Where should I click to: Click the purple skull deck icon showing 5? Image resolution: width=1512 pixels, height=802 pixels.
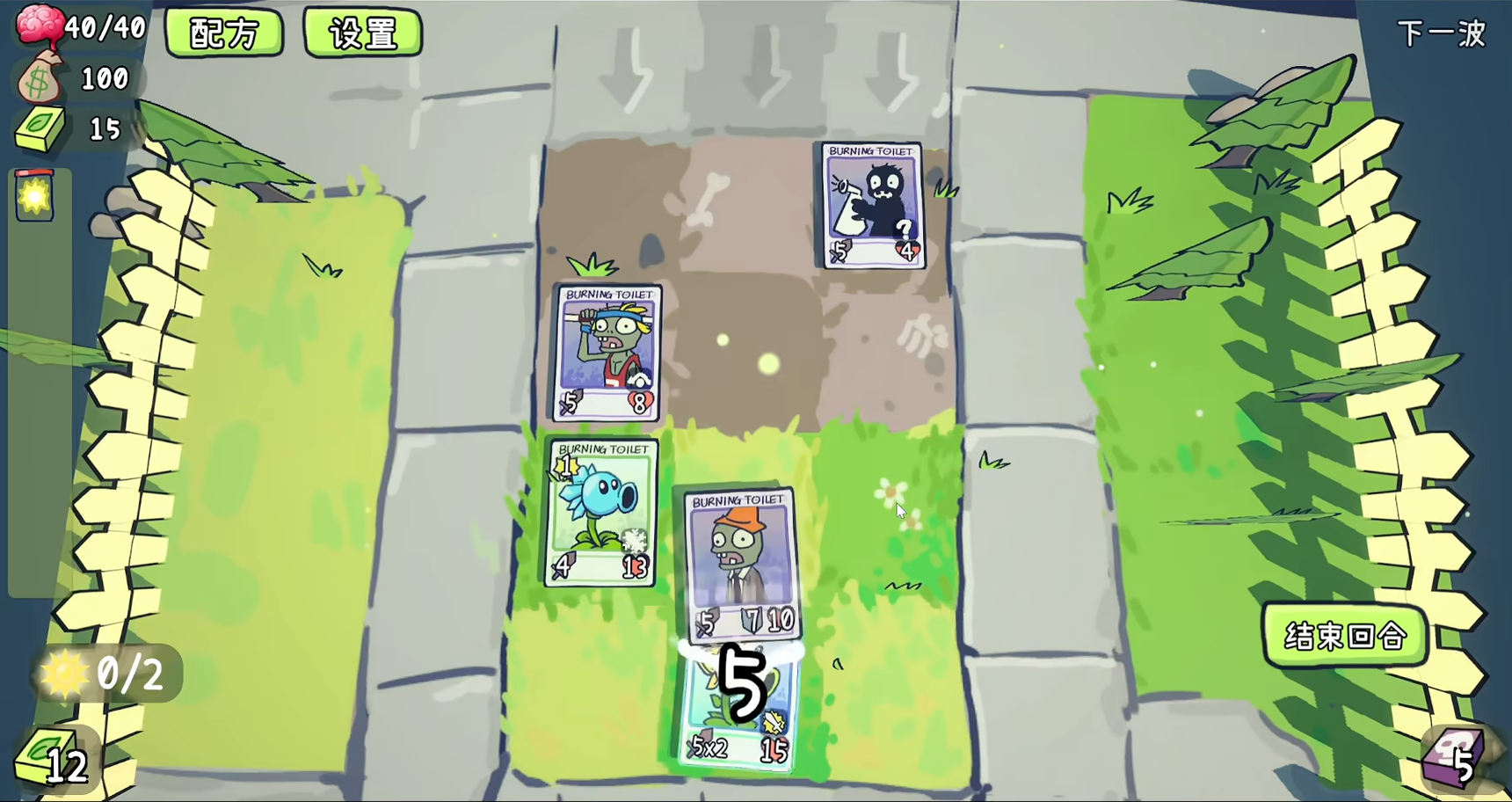[1454, 756]
